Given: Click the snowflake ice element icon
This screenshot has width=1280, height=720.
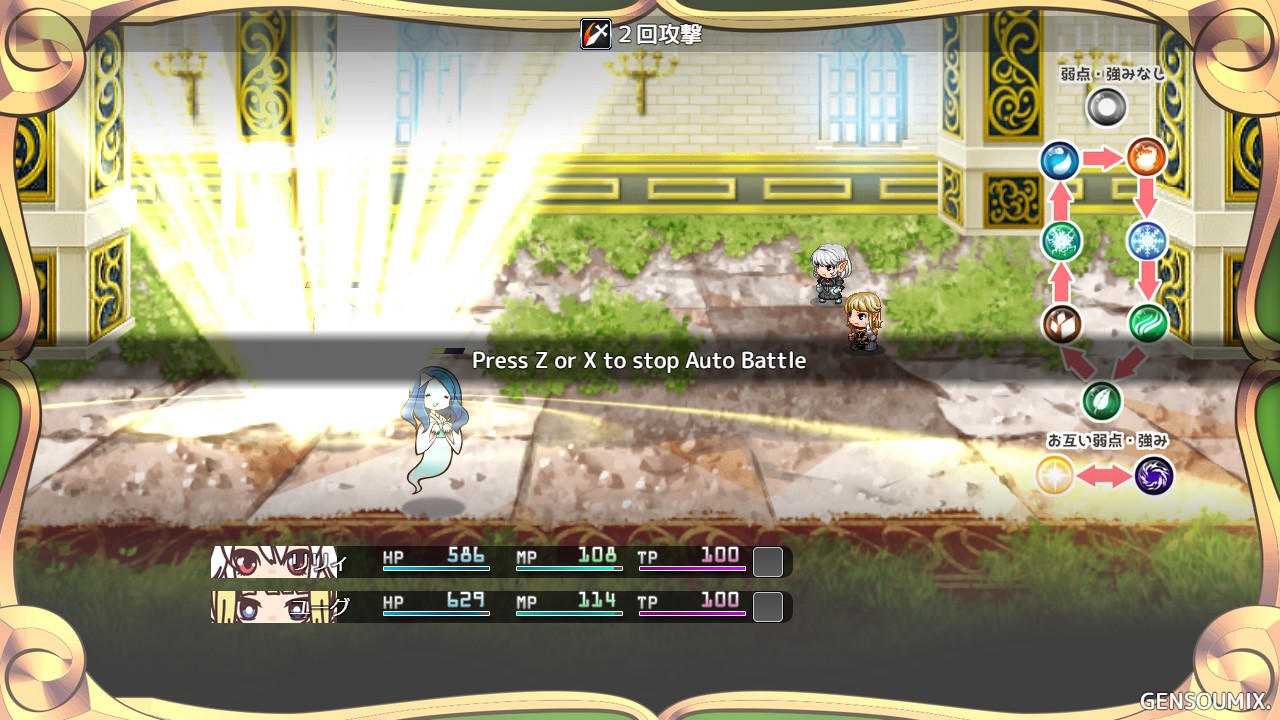Looking at the screenshot, I should point(1146,241).
